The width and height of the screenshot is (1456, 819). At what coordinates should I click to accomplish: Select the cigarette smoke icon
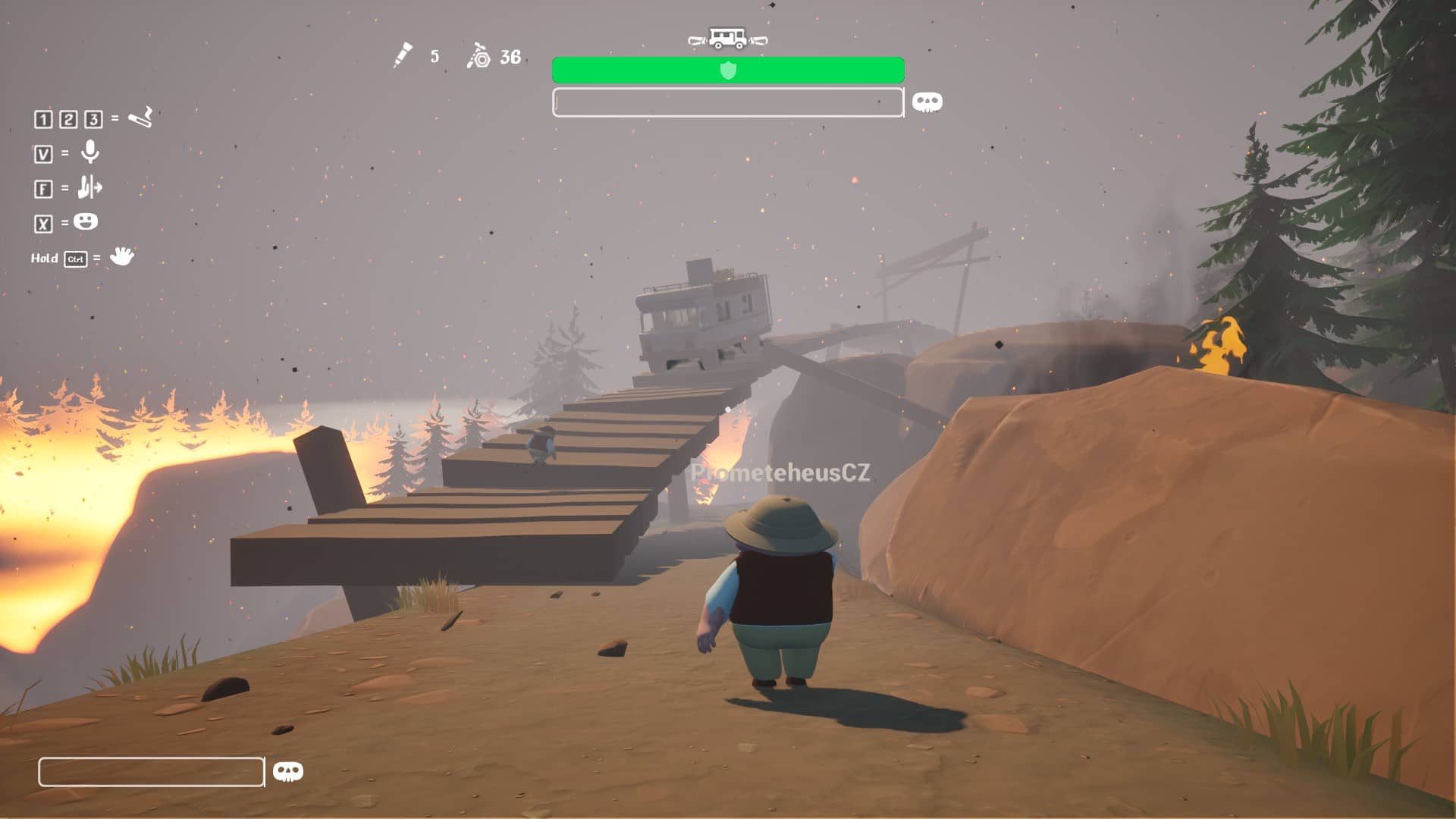coord(140,118)
